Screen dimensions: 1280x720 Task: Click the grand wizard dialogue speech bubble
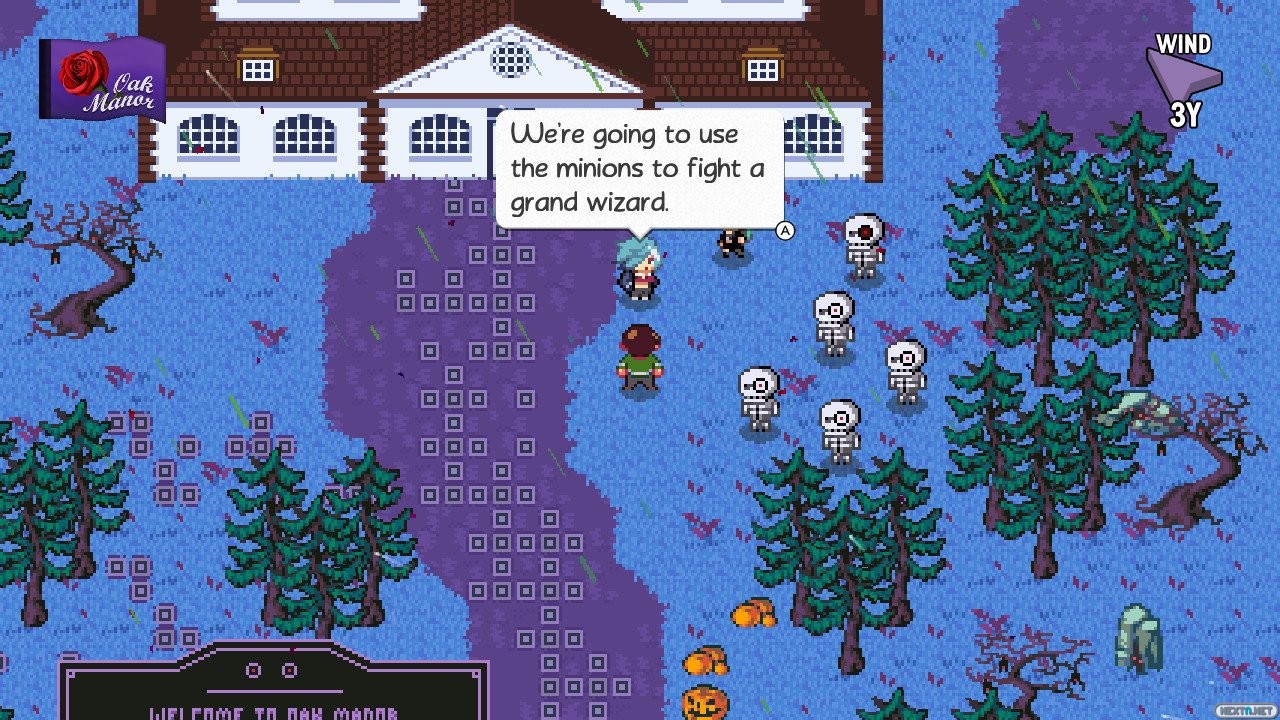pos(638,168)
